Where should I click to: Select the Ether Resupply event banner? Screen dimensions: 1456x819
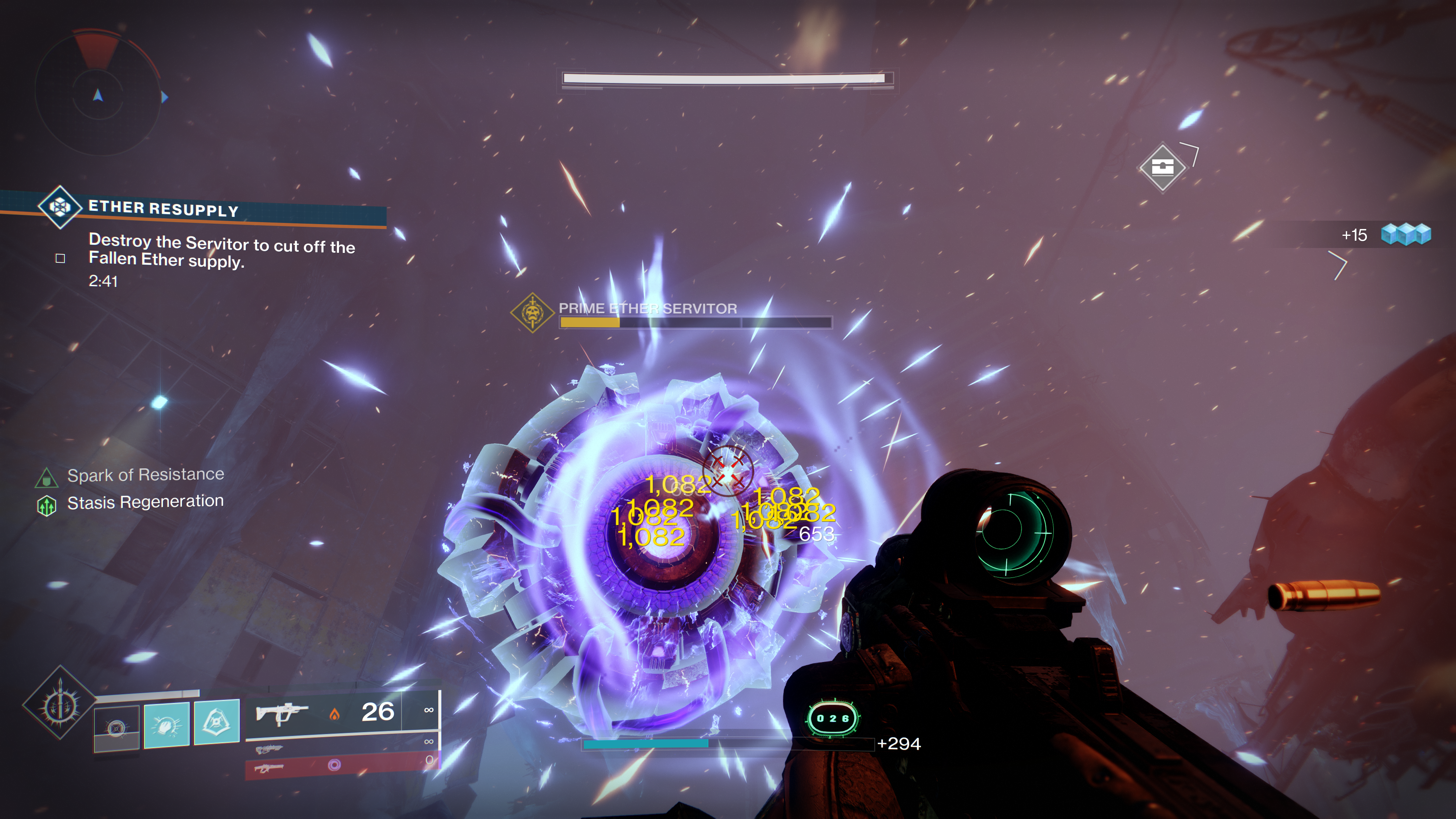[x=192, y=209]
